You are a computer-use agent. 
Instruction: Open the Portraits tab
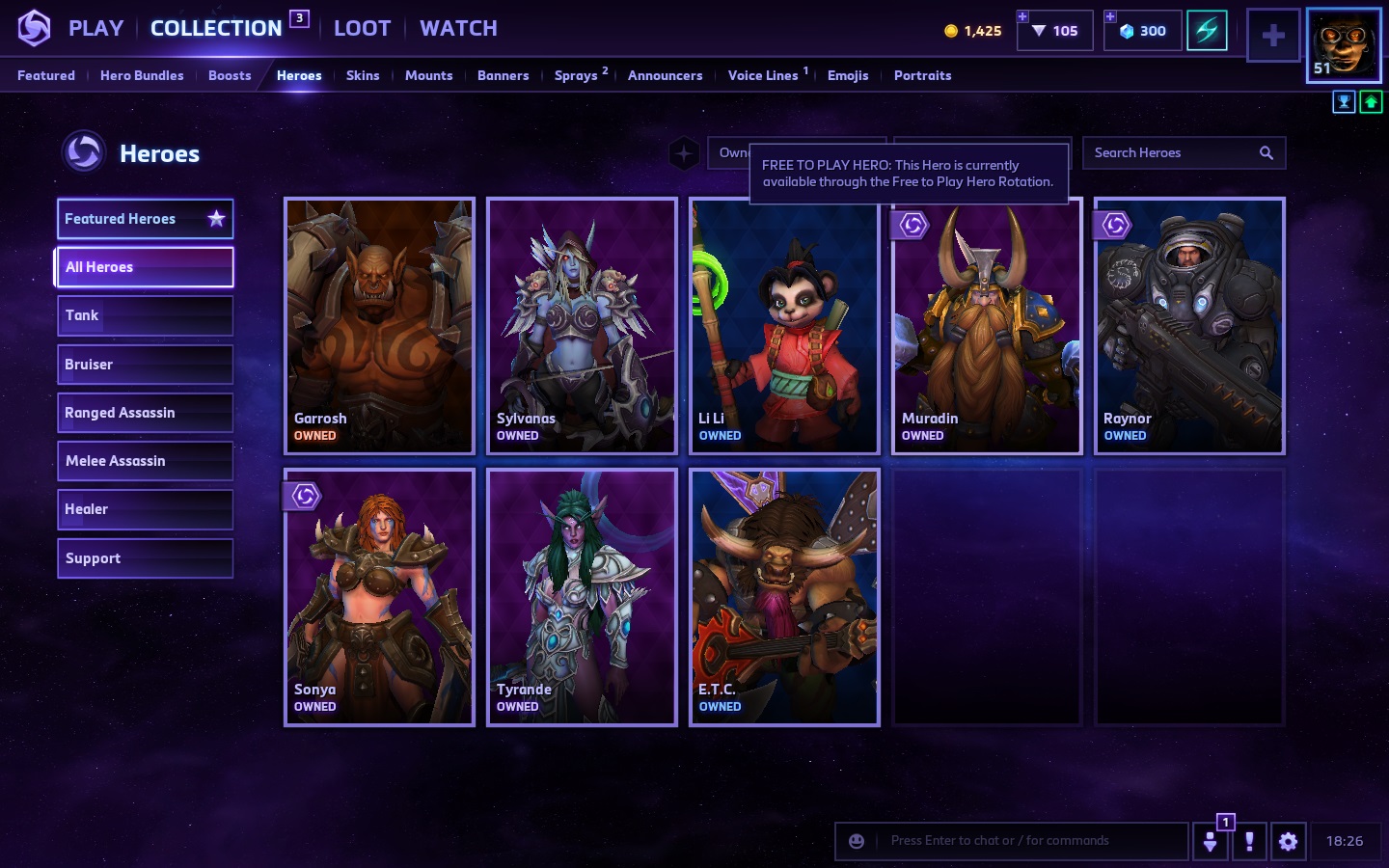pos(922,75)
